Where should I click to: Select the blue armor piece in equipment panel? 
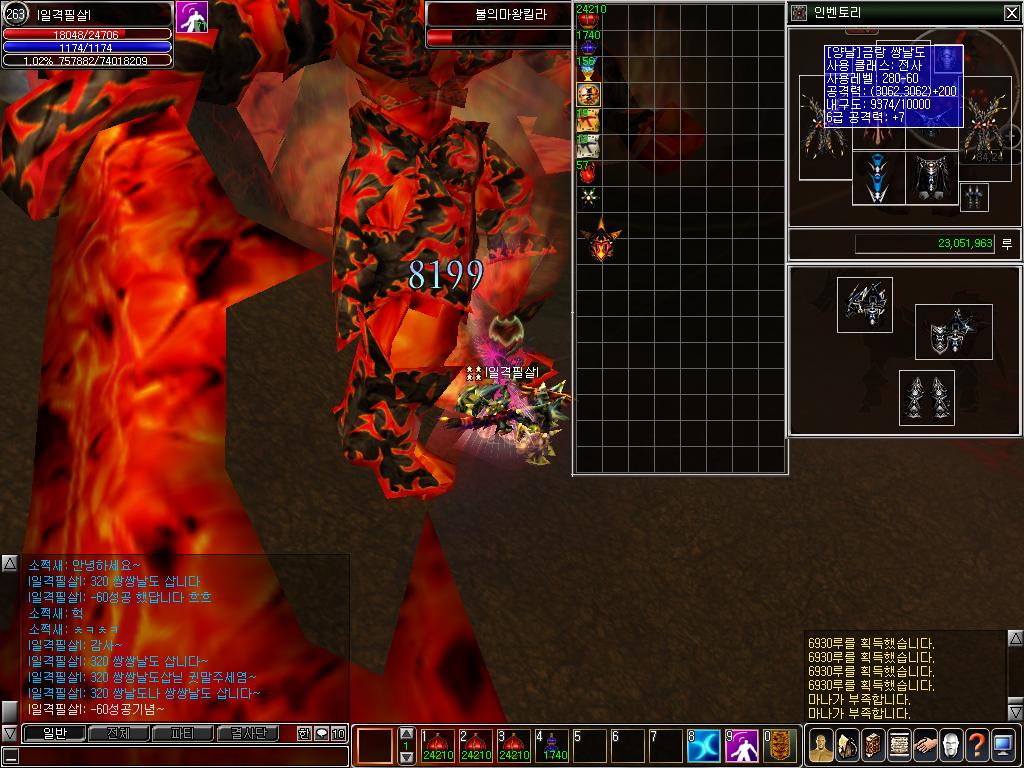click(x=877, y=178)
